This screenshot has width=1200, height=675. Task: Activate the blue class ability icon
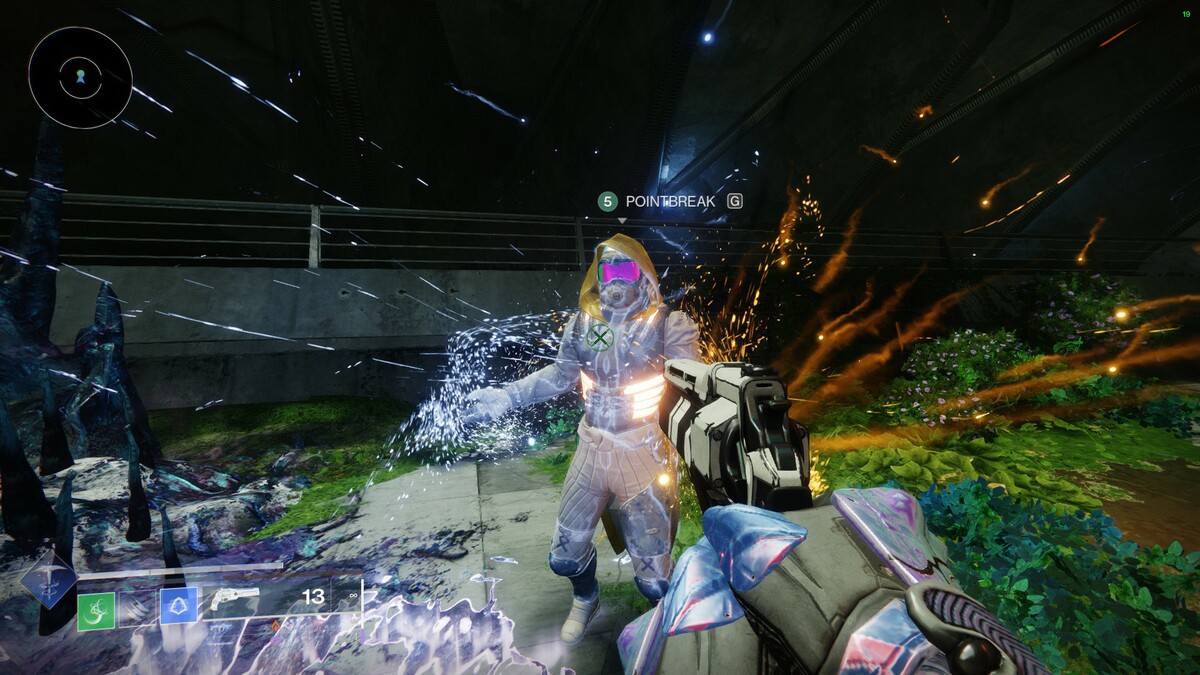179,605
